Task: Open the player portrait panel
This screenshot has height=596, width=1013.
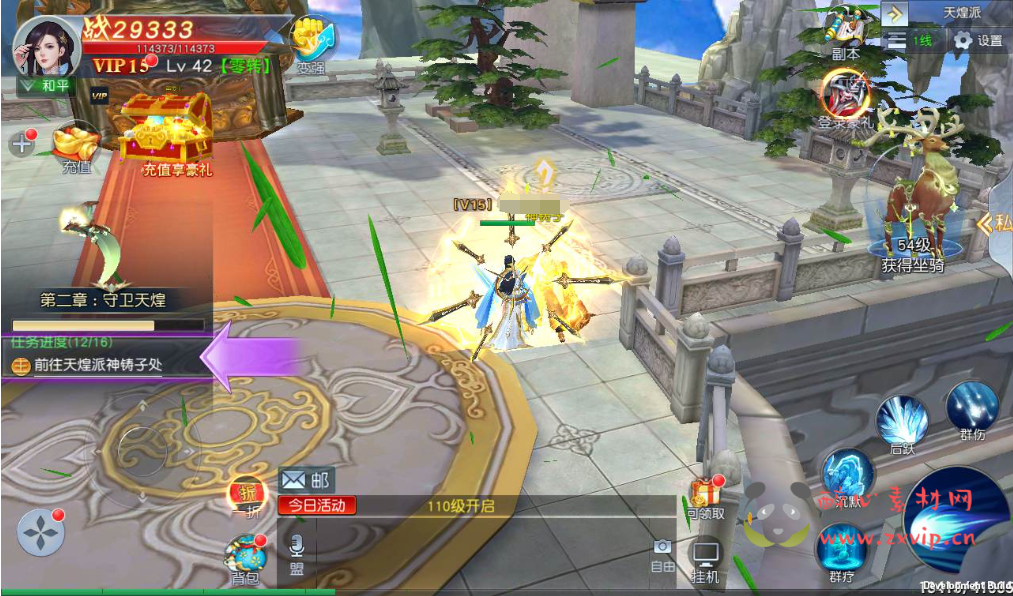Action: point(46,47)
